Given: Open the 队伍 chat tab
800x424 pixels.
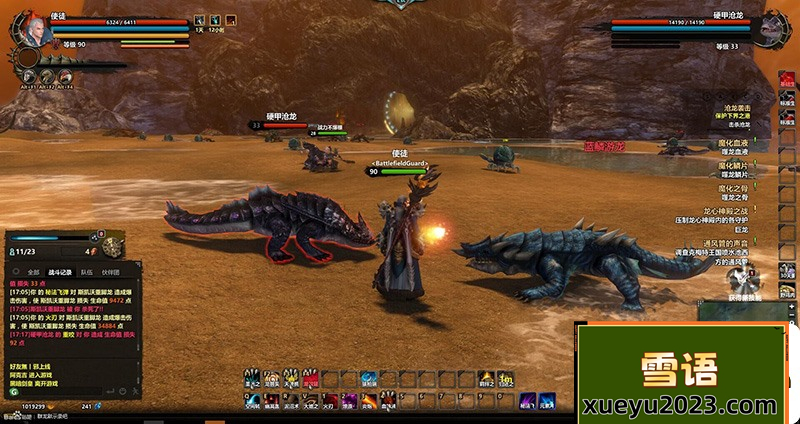Looking at the screenshot, I should pos(87,271).
